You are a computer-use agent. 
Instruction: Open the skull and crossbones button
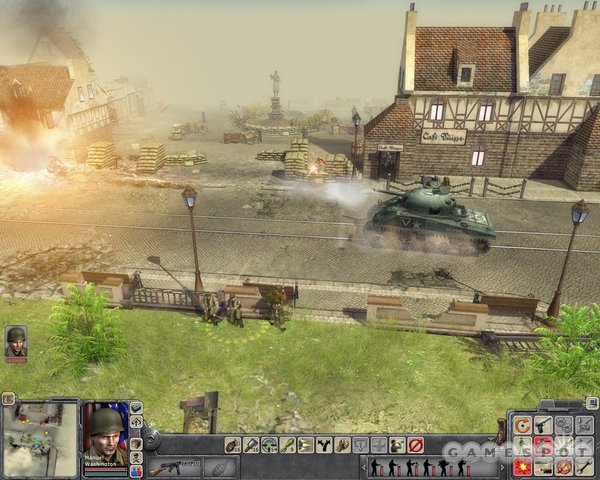point(136,457)
